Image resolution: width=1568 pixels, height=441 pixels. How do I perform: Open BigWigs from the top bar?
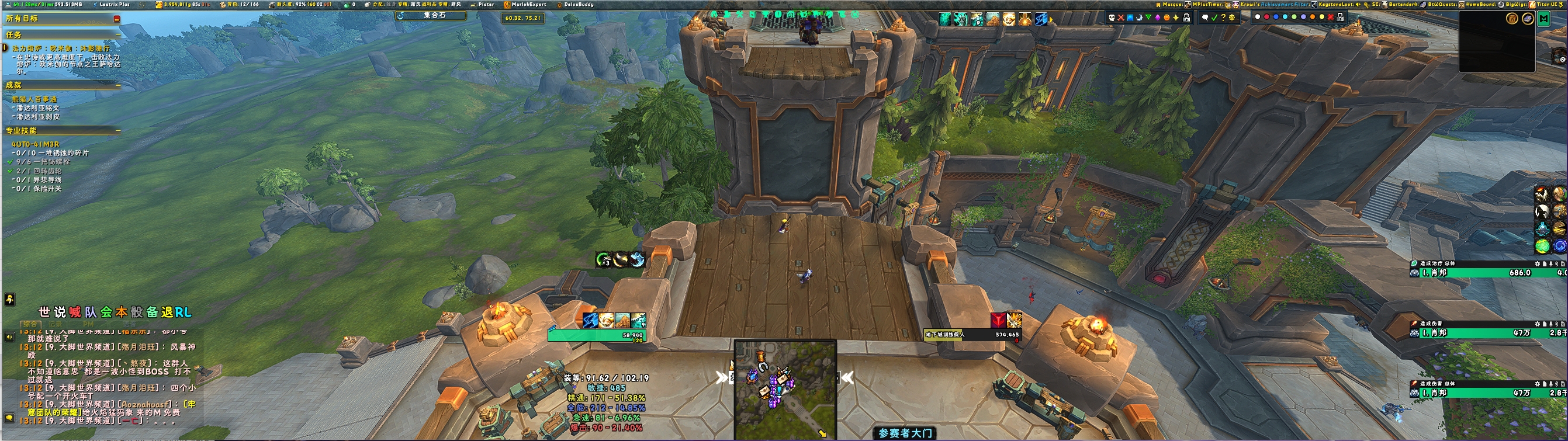click(1515, 4)
